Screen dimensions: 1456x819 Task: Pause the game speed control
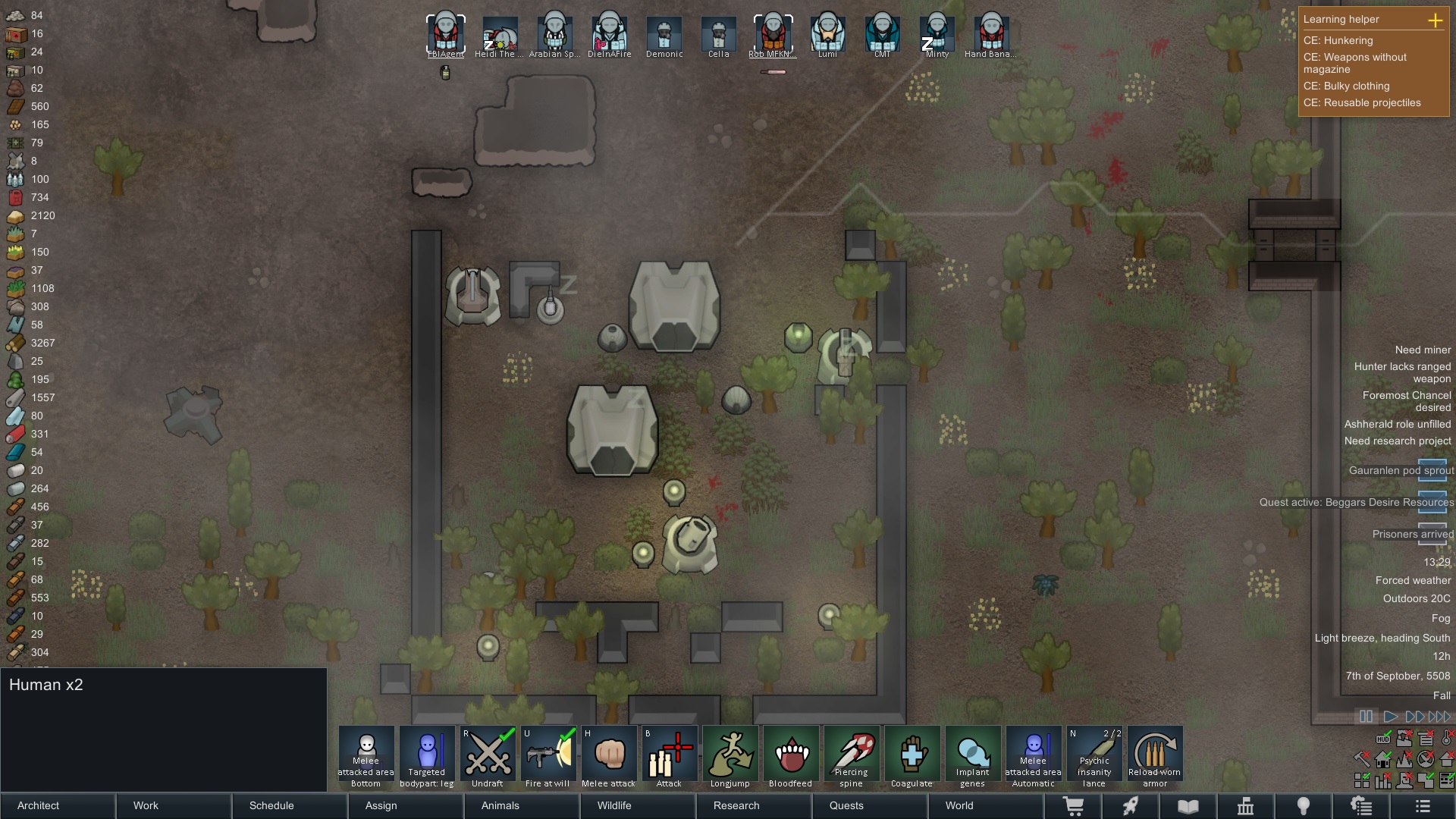point(1366,717)
